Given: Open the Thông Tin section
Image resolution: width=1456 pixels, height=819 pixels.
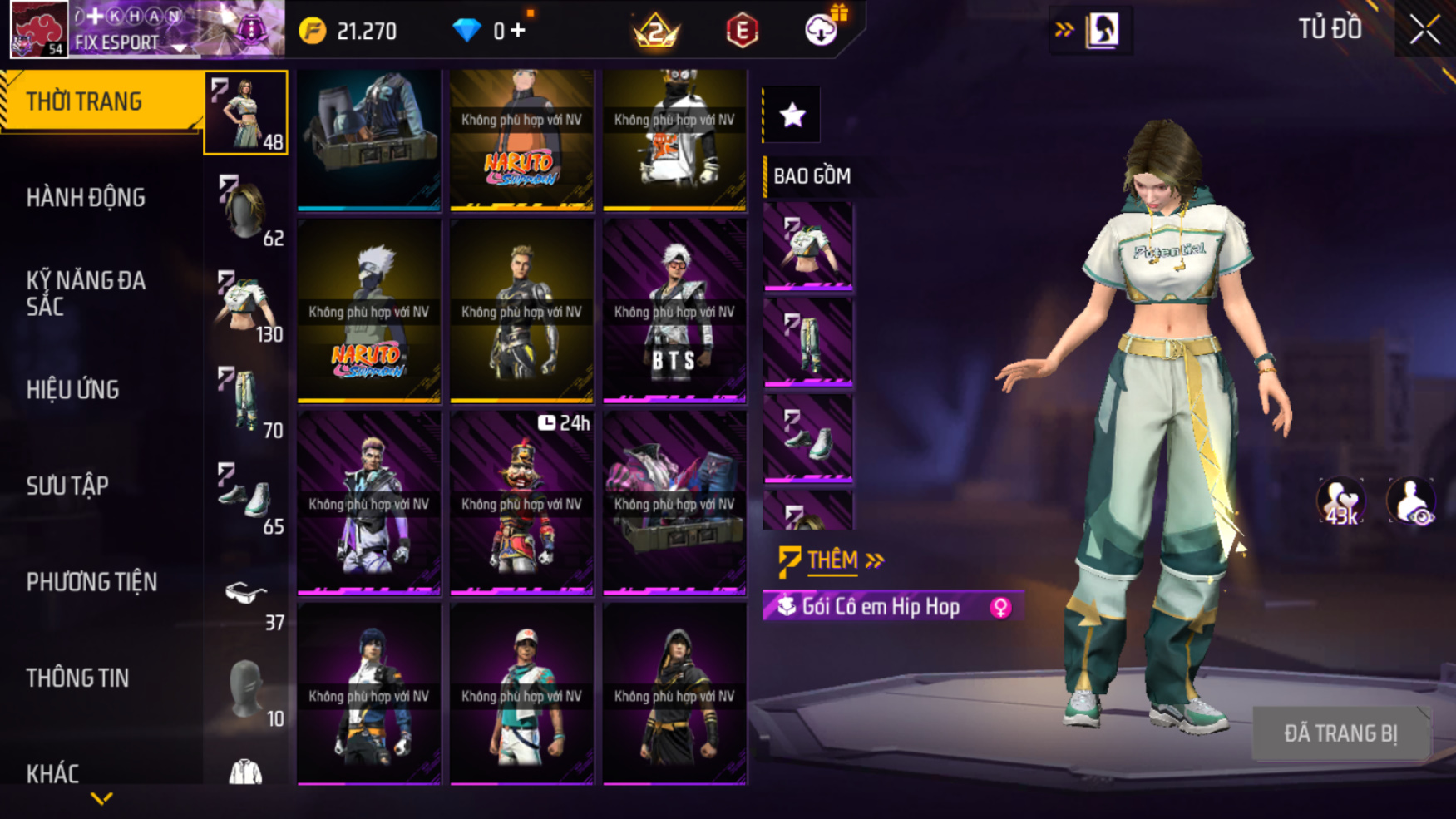Looking at the screenshot, I should (77, 678).
